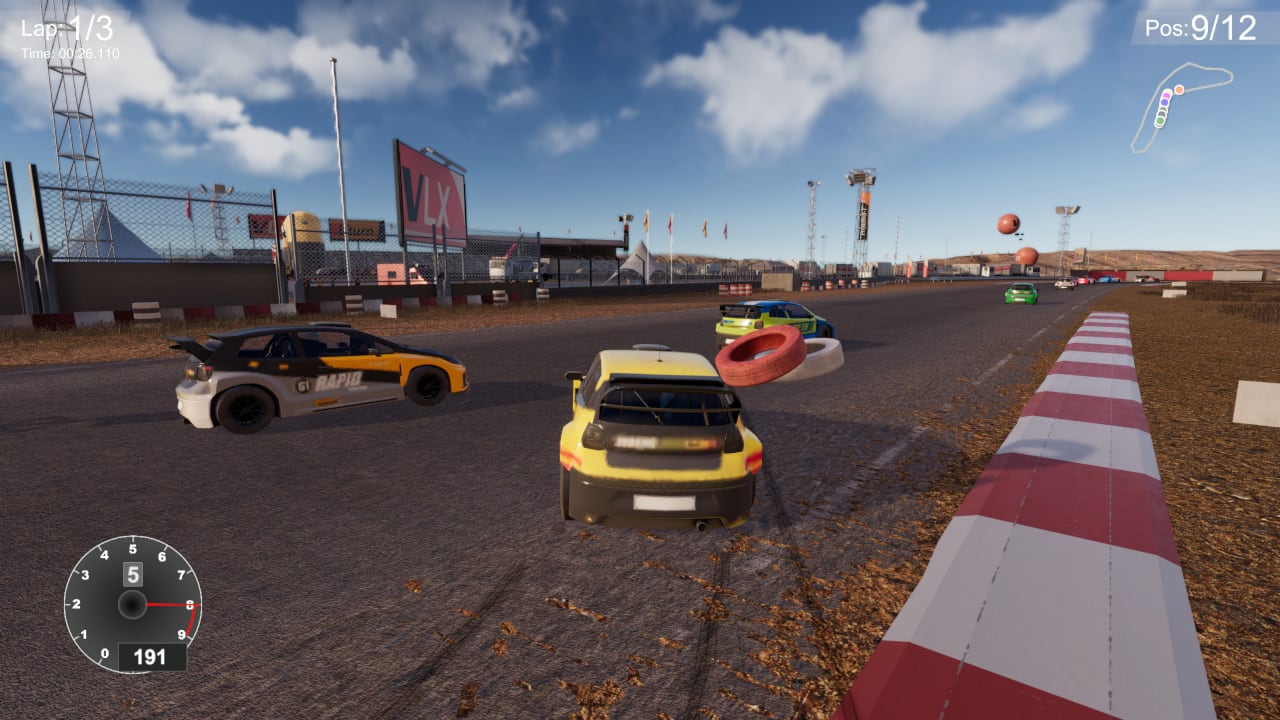Select the green dot on the minimap
Image resolution: width=1280 pixels, height=720 pixels.
point(1160,121)
